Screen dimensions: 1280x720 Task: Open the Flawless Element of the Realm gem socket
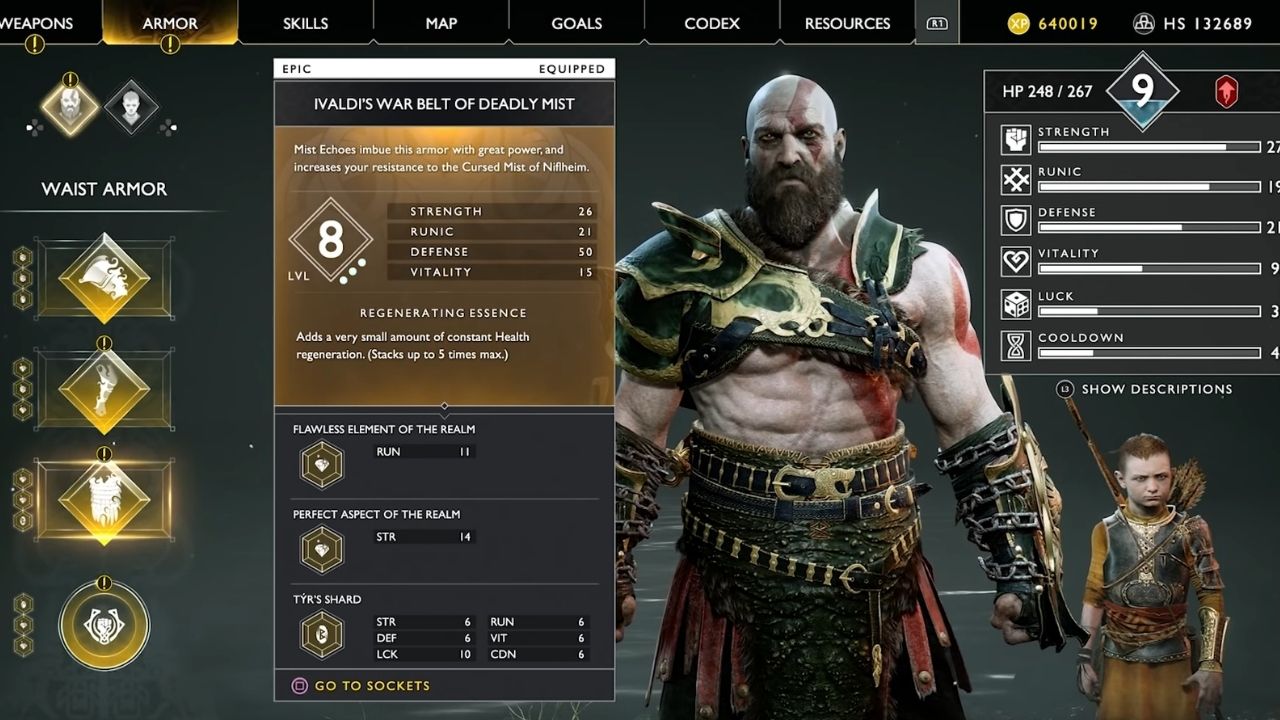pos(320,464)
